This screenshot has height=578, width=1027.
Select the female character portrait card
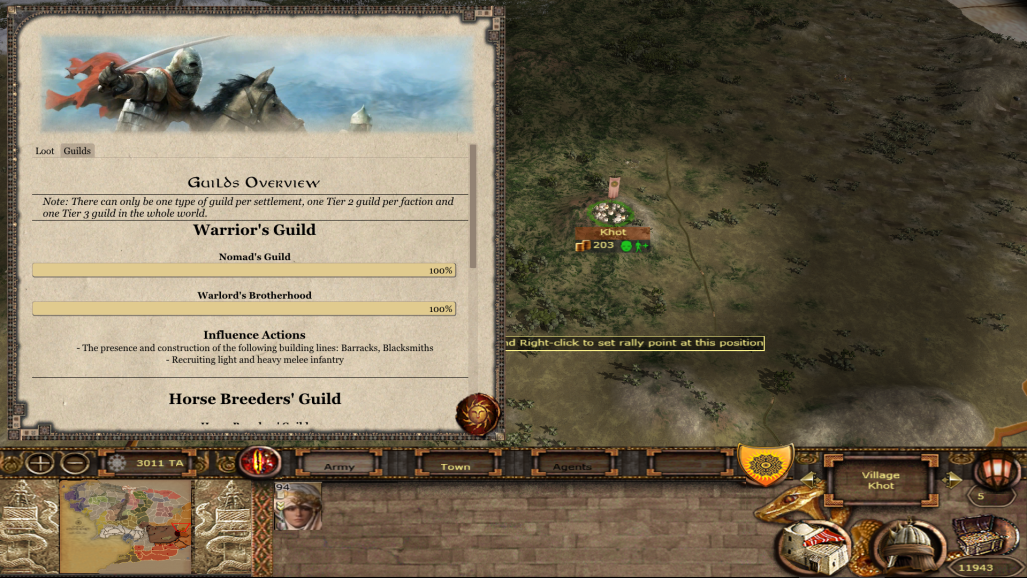pos(298,506)
